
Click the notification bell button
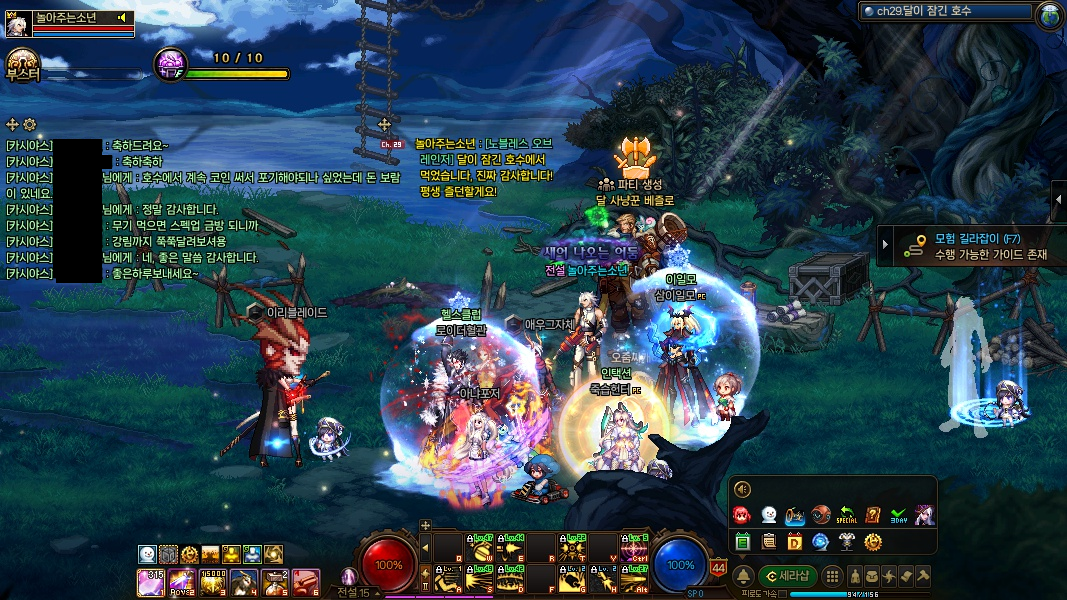744,576
